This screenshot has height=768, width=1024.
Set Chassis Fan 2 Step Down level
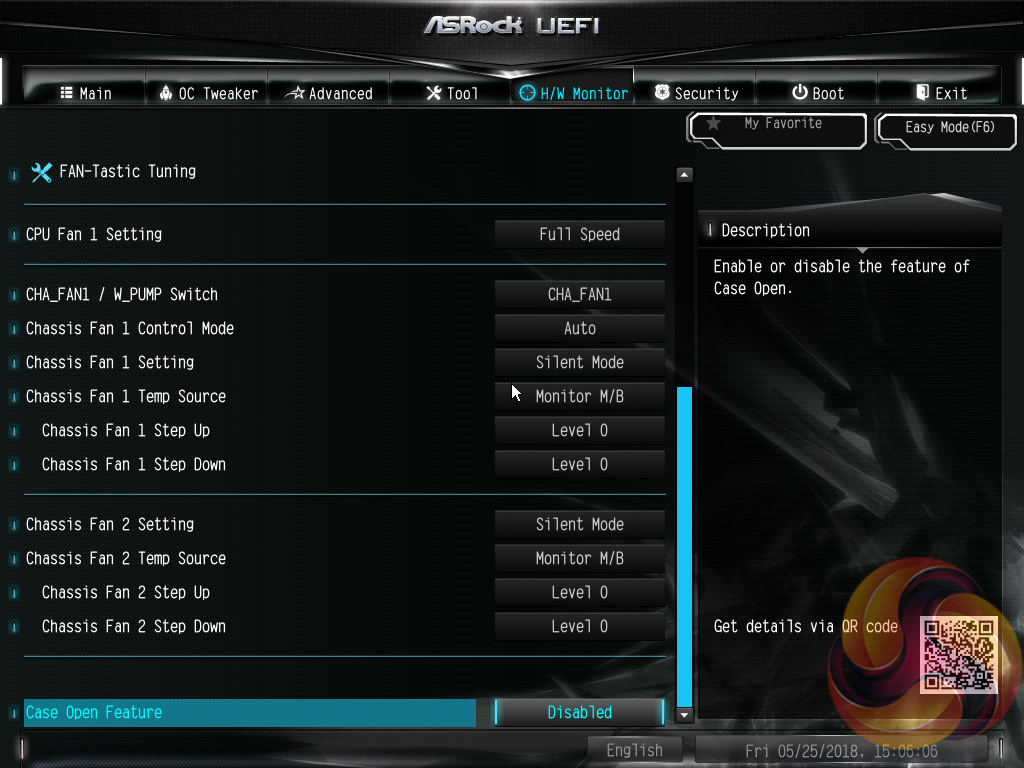coord(579,626)
